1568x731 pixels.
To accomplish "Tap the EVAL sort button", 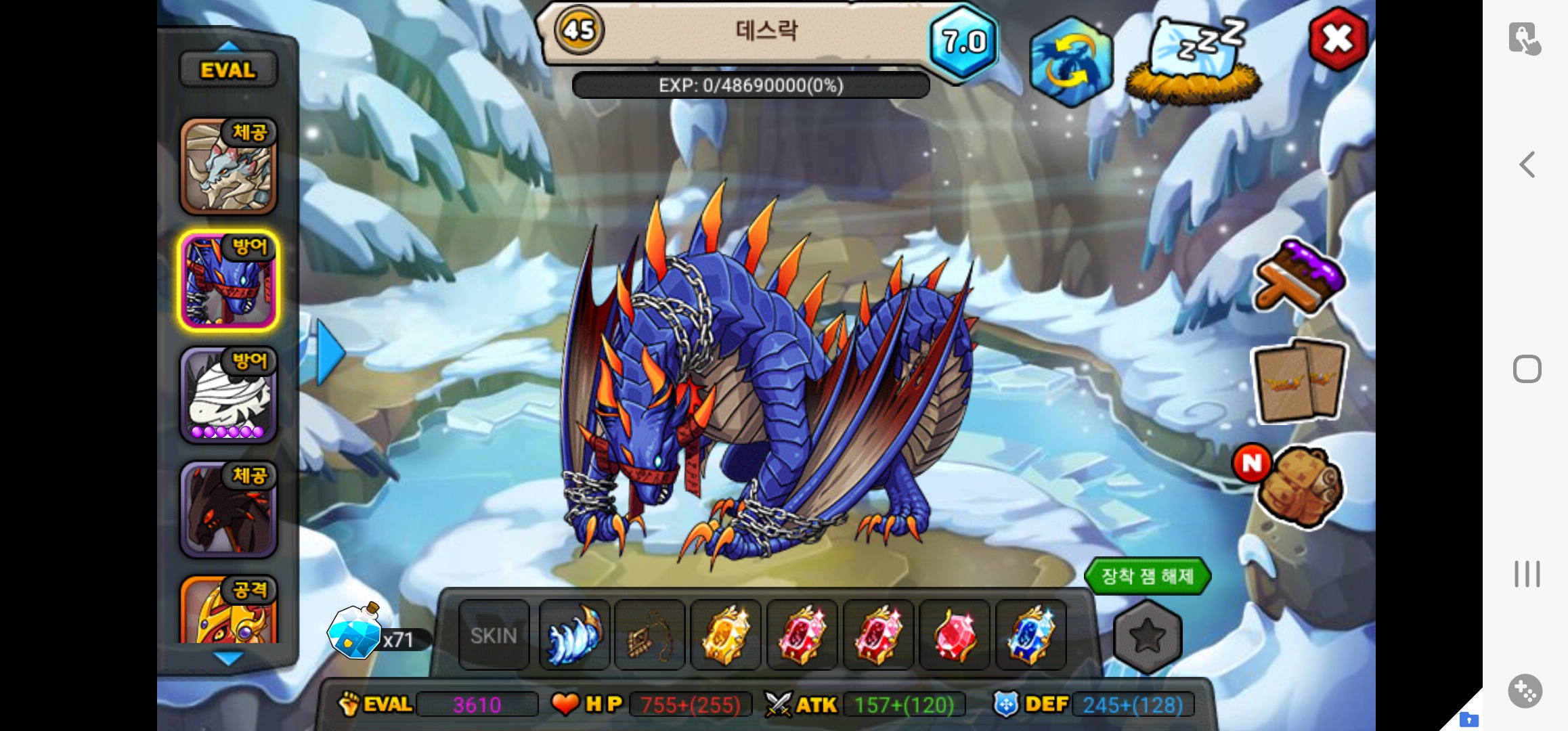I will coord(228,70).
